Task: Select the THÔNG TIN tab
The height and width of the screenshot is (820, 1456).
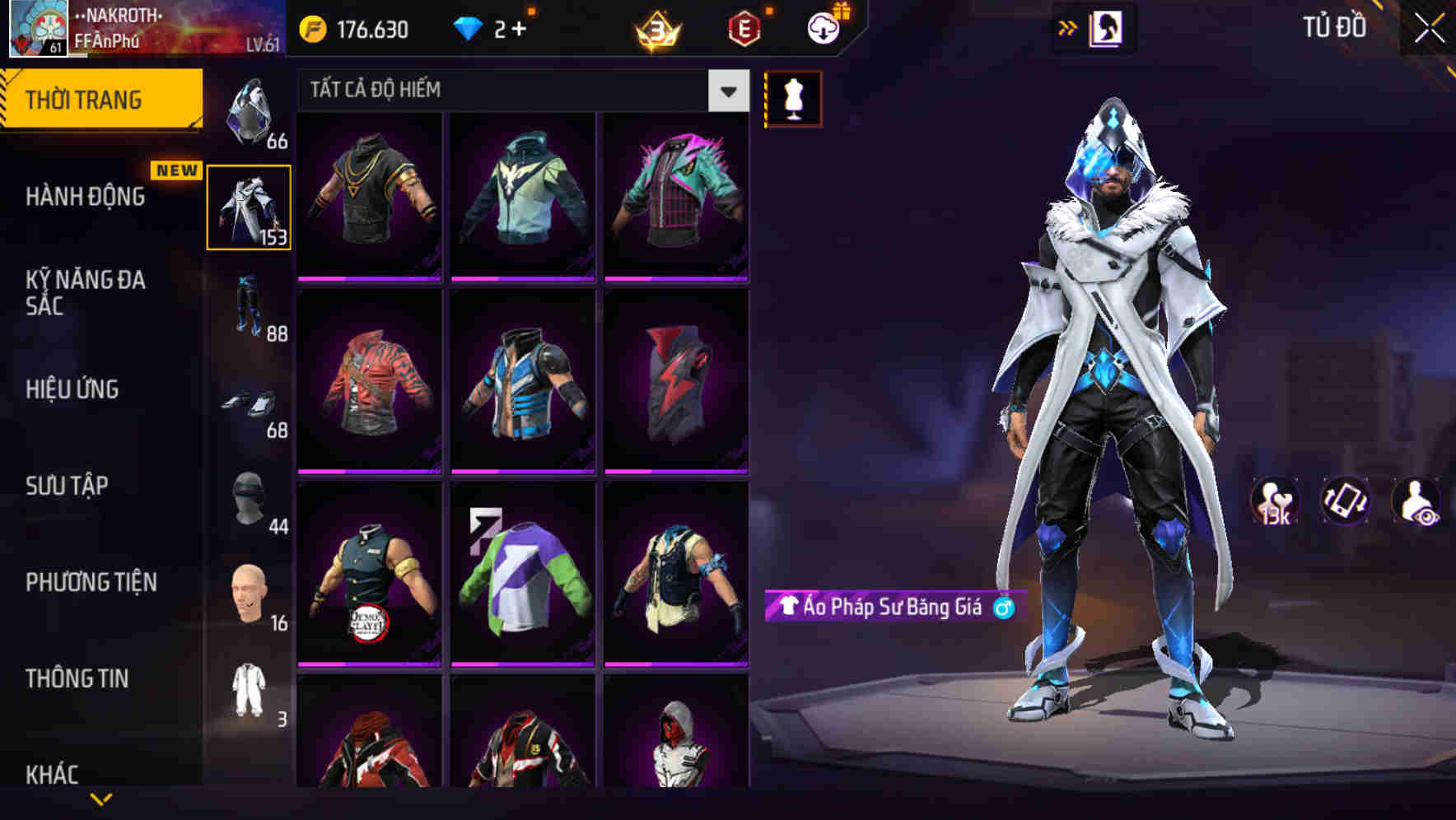Action: [77, 678]
